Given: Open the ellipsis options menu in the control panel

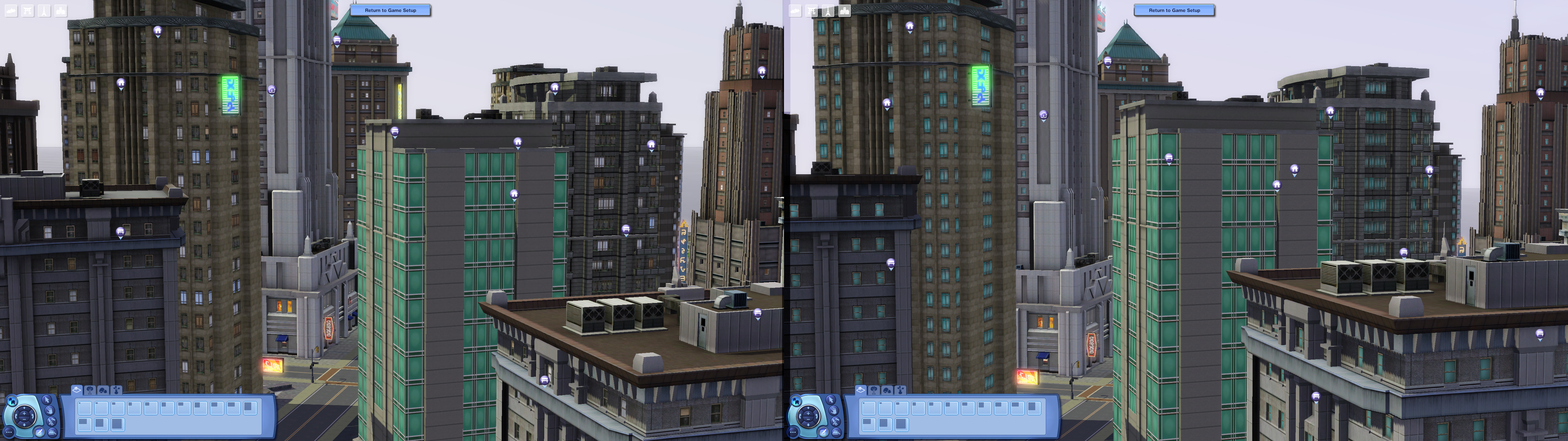Looking at the screenshot, I should 9,432.
